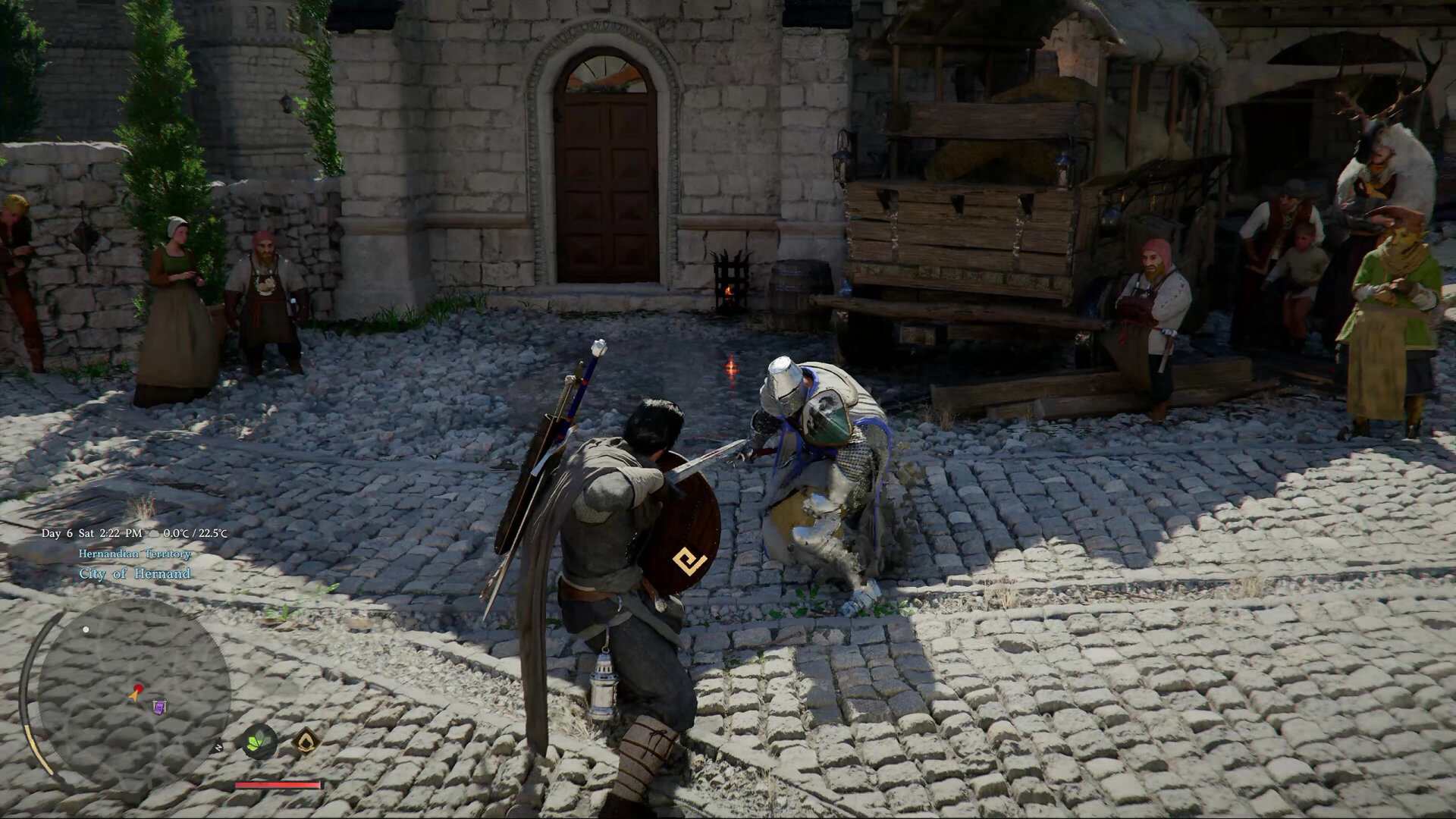Viewport: 1456px width, 819px height.
Task: Click the red marker on the minimap
Action: 138,687
